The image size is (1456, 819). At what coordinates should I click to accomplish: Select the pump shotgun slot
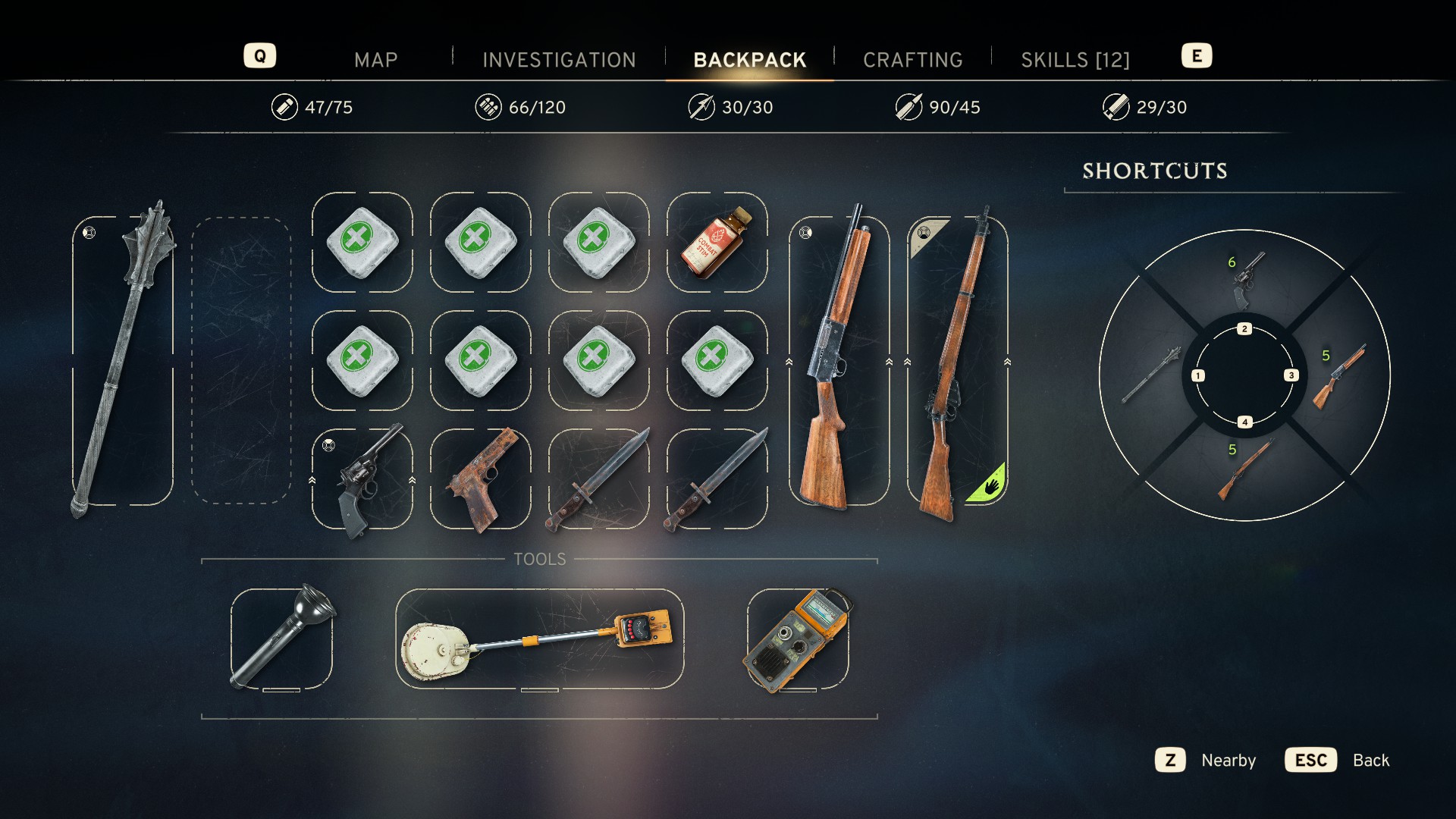click(x=839, y=360)
